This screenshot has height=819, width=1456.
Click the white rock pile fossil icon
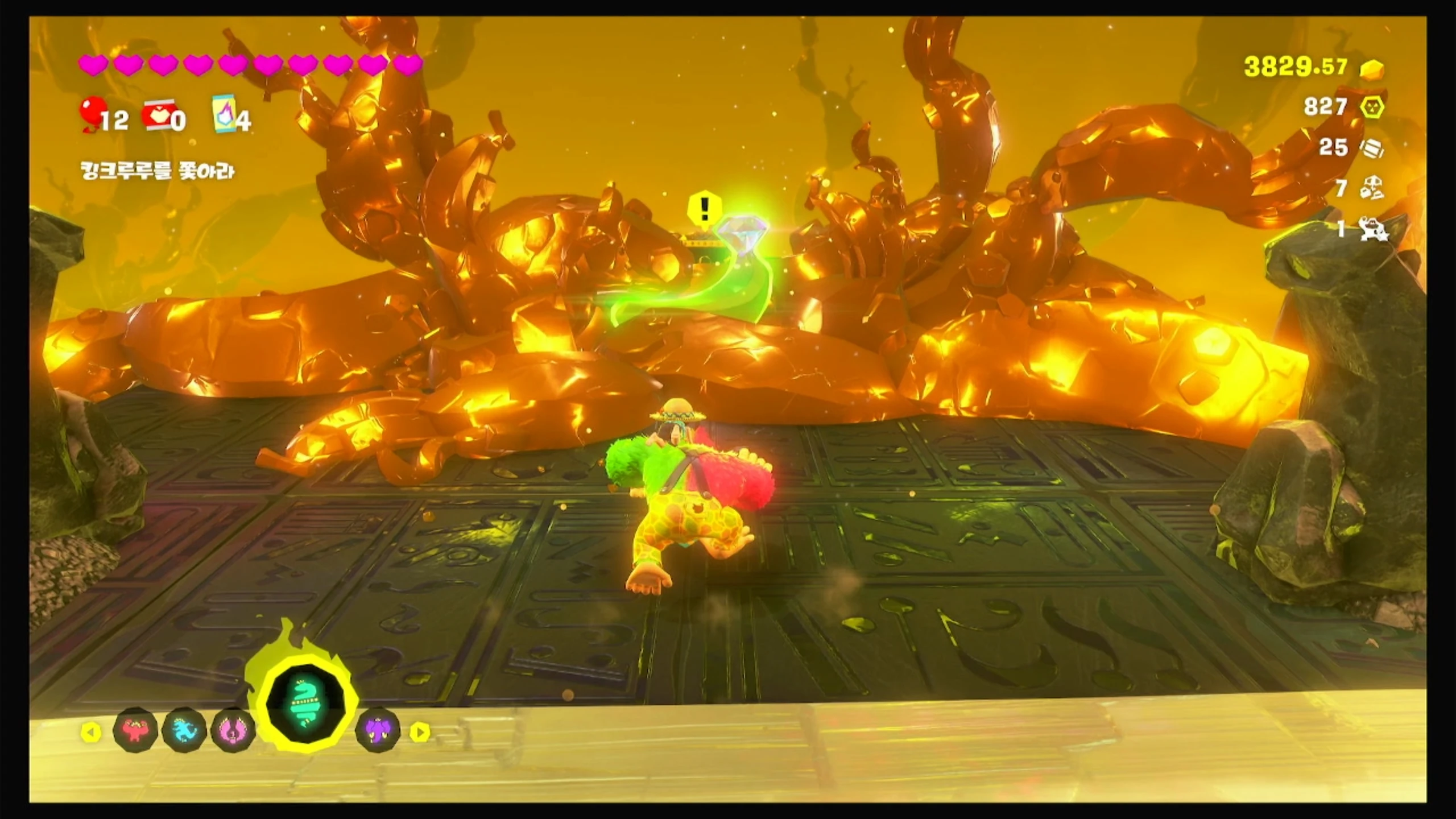1372,188
